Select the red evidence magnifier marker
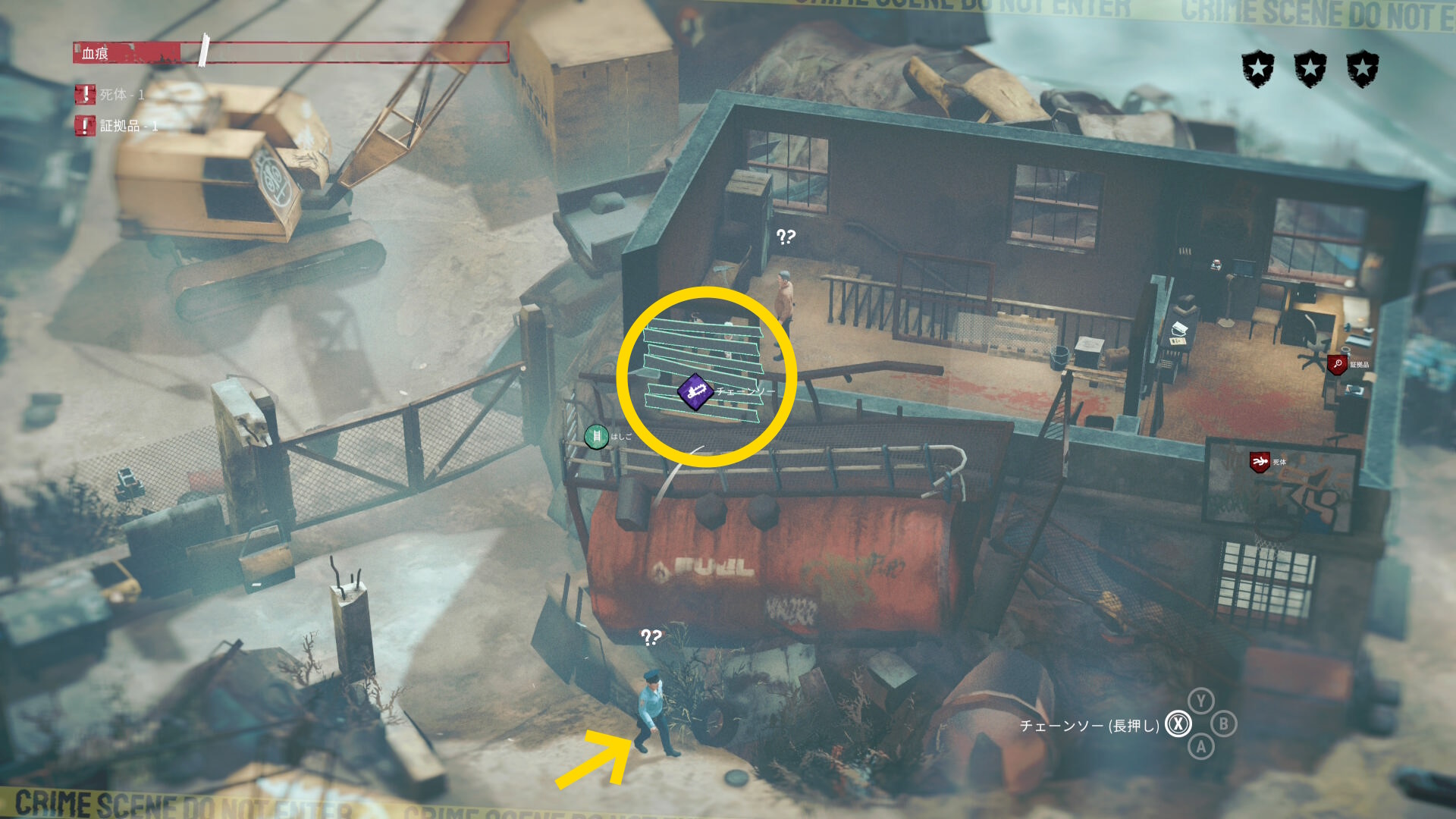The height and width of the screenshot is (819, 1456). pos(1337,365)
